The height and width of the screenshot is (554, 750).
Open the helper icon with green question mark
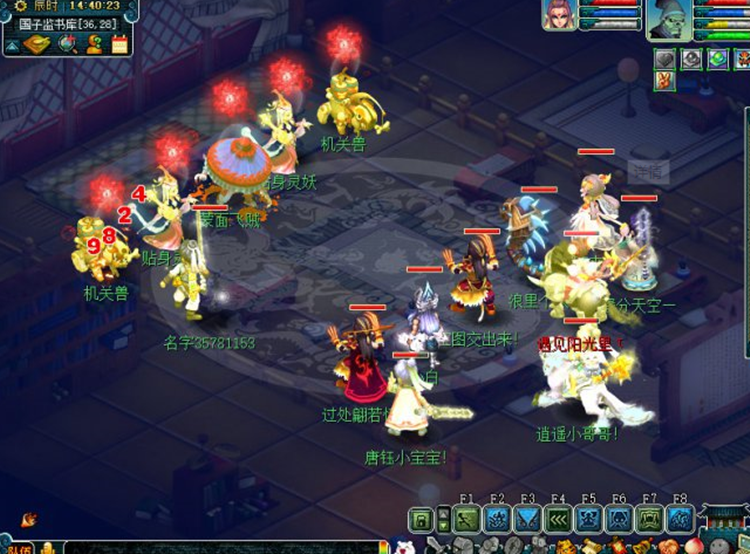(95, 44)
